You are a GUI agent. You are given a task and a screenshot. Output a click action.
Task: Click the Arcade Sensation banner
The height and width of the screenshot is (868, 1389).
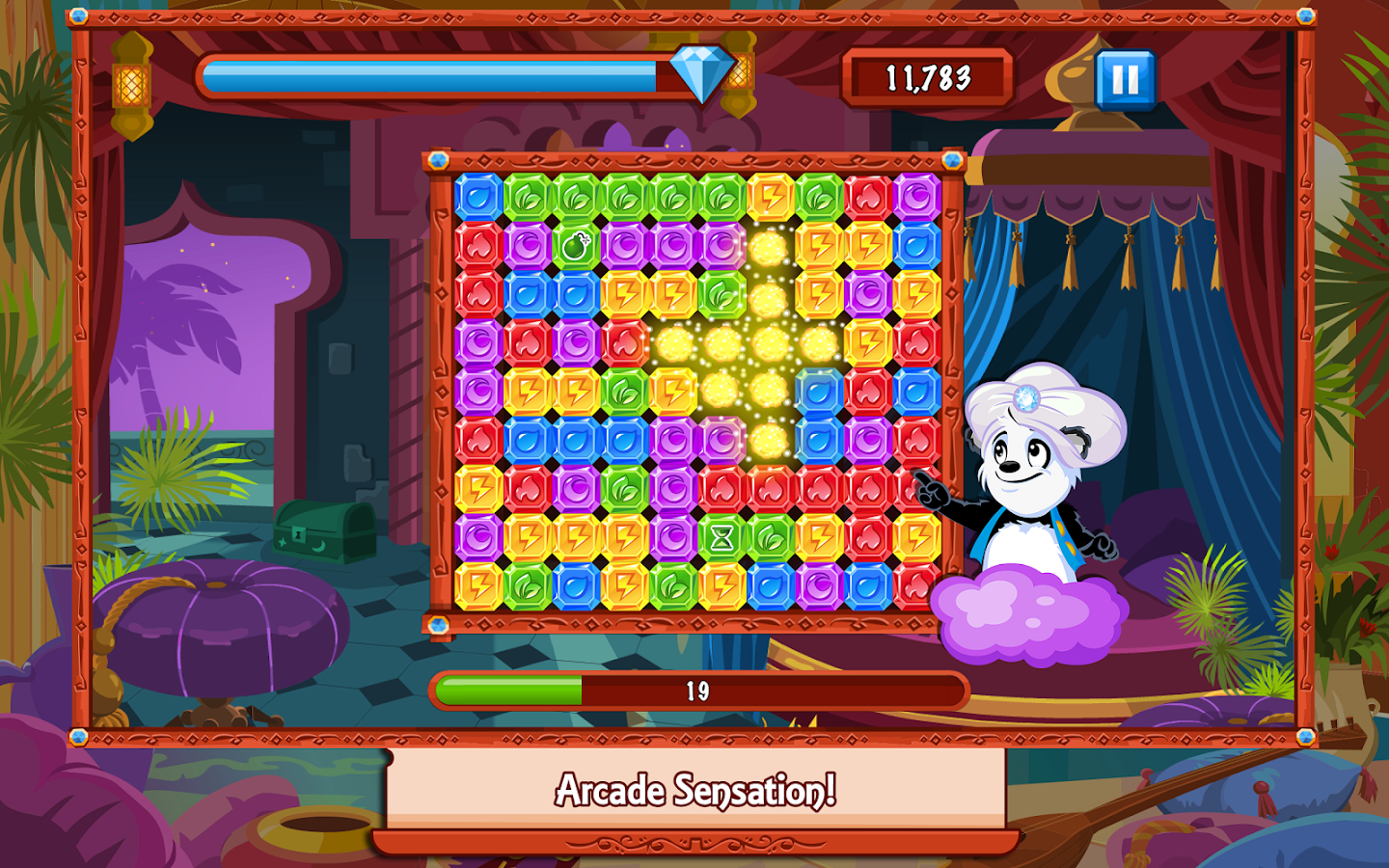pos(694,791)
